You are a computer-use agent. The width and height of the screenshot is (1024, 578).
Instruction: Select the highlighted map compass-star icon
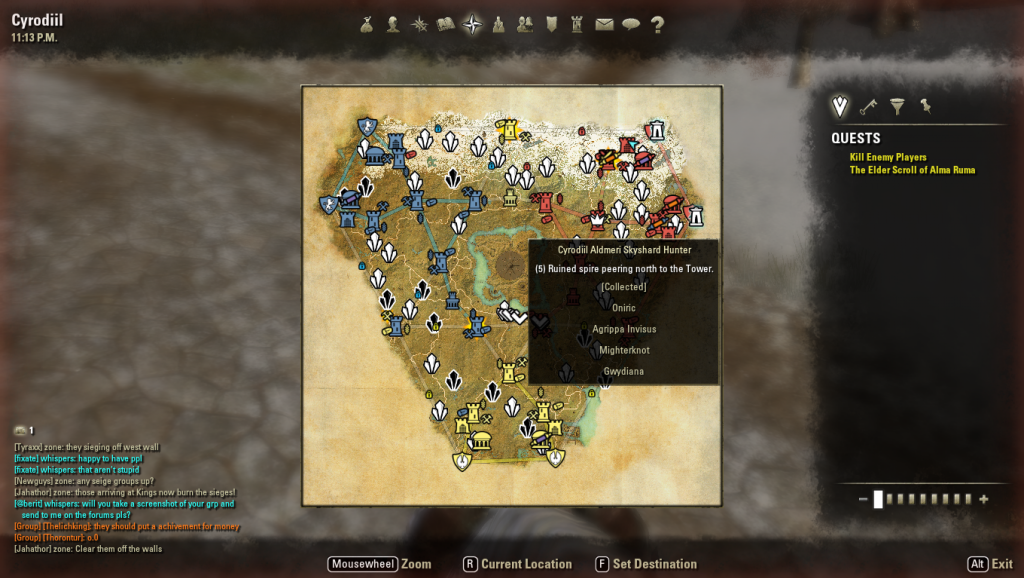(x=472, y=25)
